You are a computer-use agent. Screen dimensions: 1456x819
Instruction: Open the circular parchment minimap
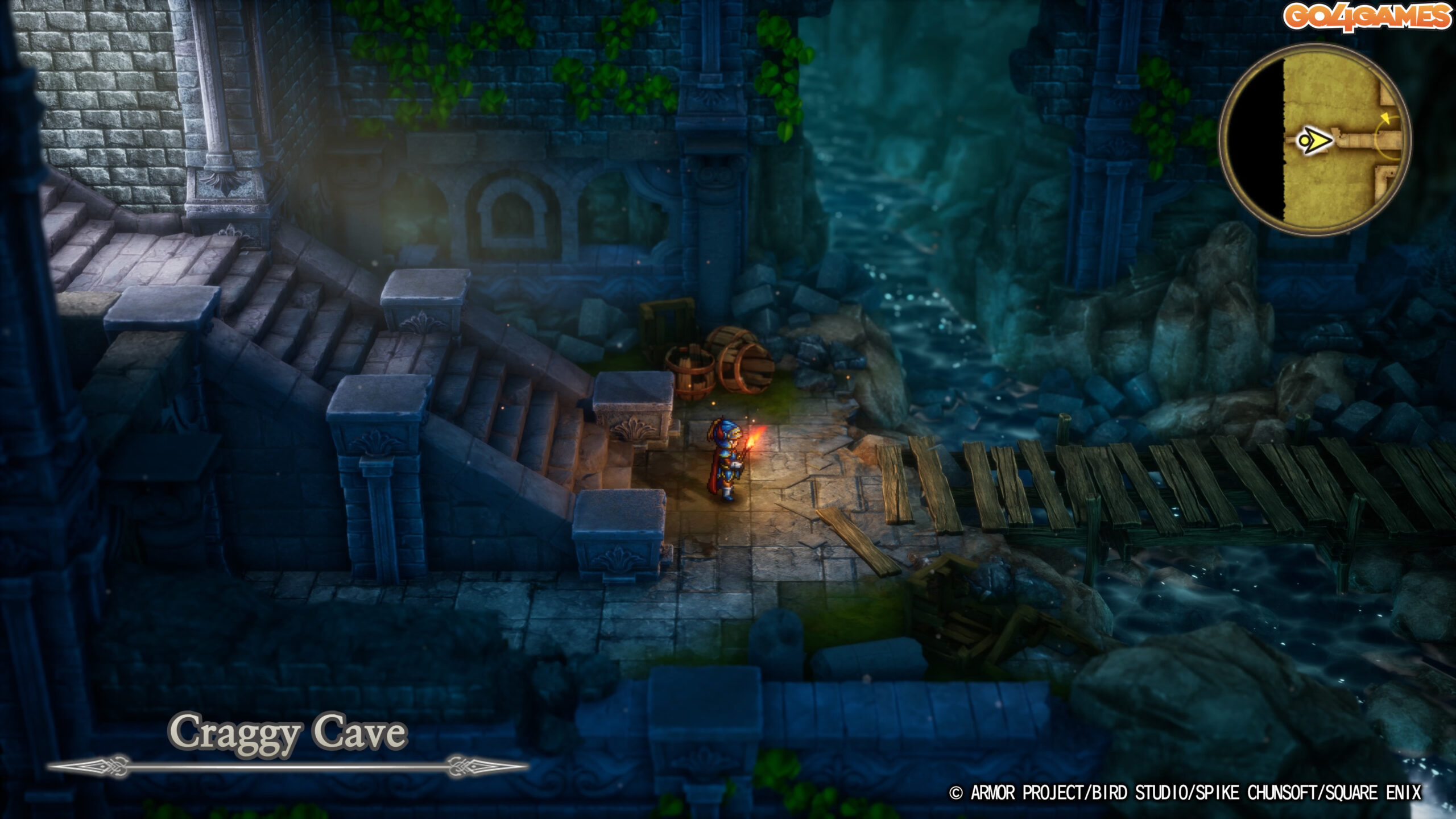coord(1314,140)
